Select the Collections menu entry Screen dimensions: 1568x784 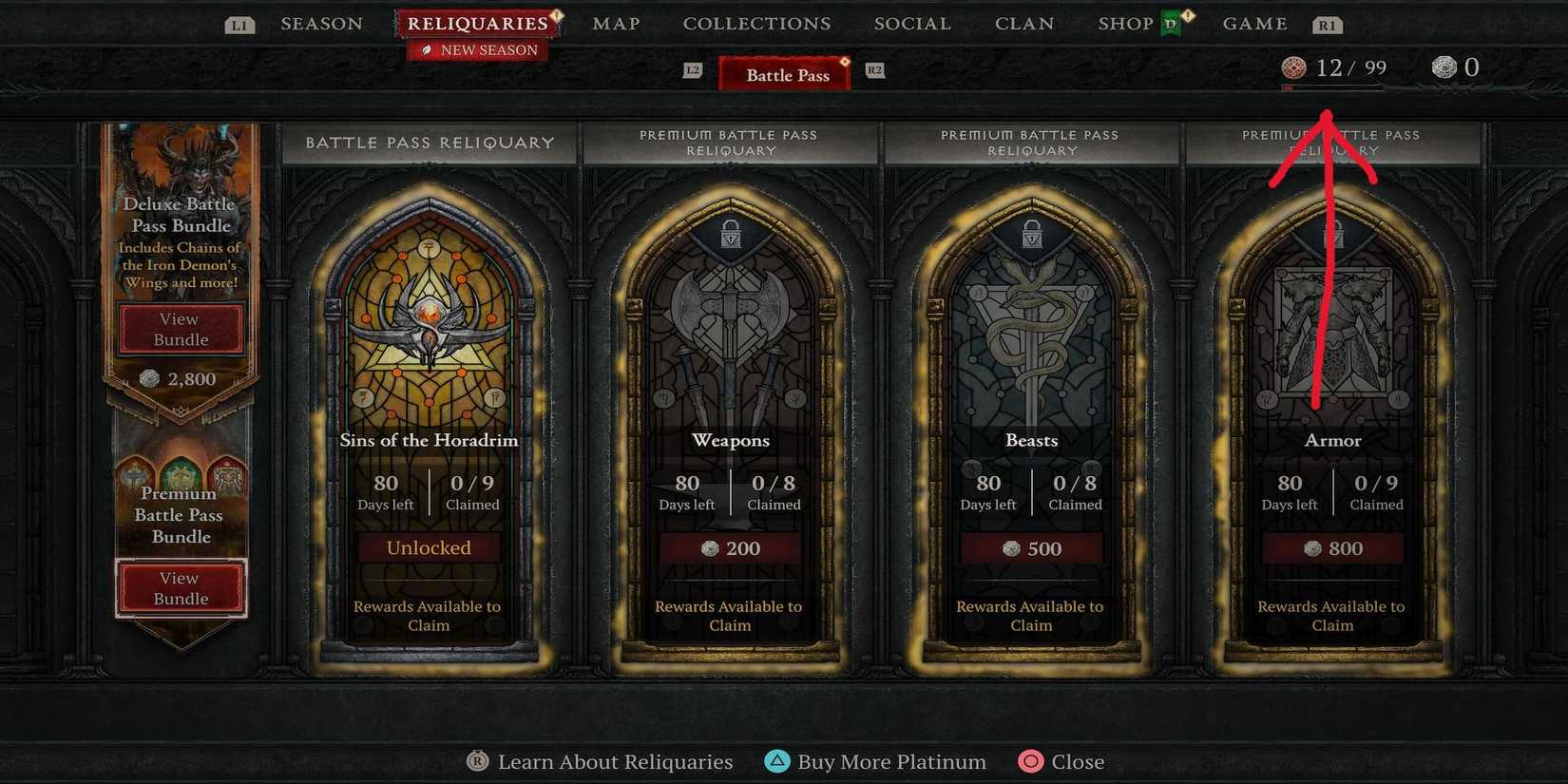756,24
